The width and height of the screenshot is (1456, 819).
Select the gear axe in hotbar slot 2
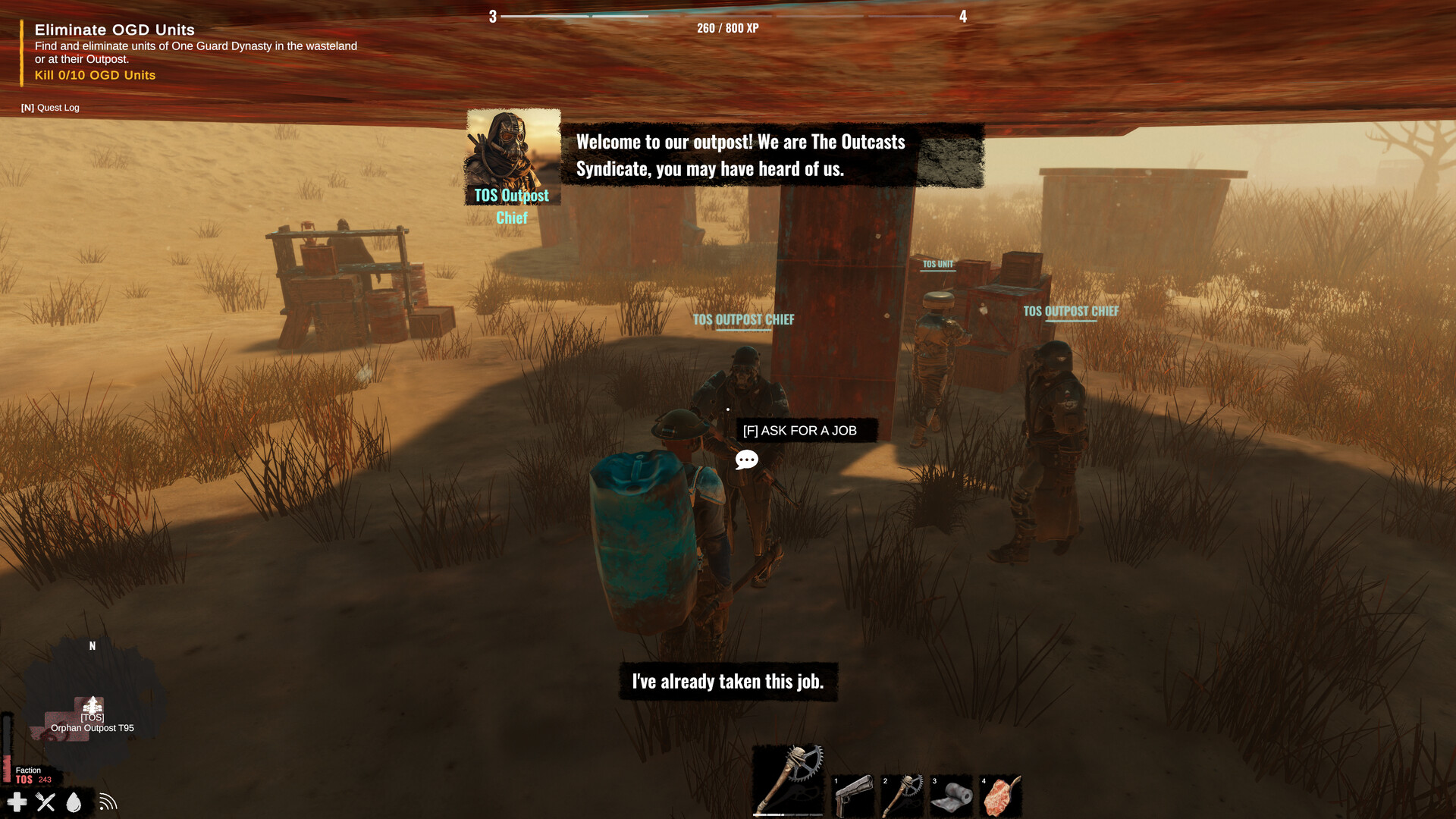903,791
